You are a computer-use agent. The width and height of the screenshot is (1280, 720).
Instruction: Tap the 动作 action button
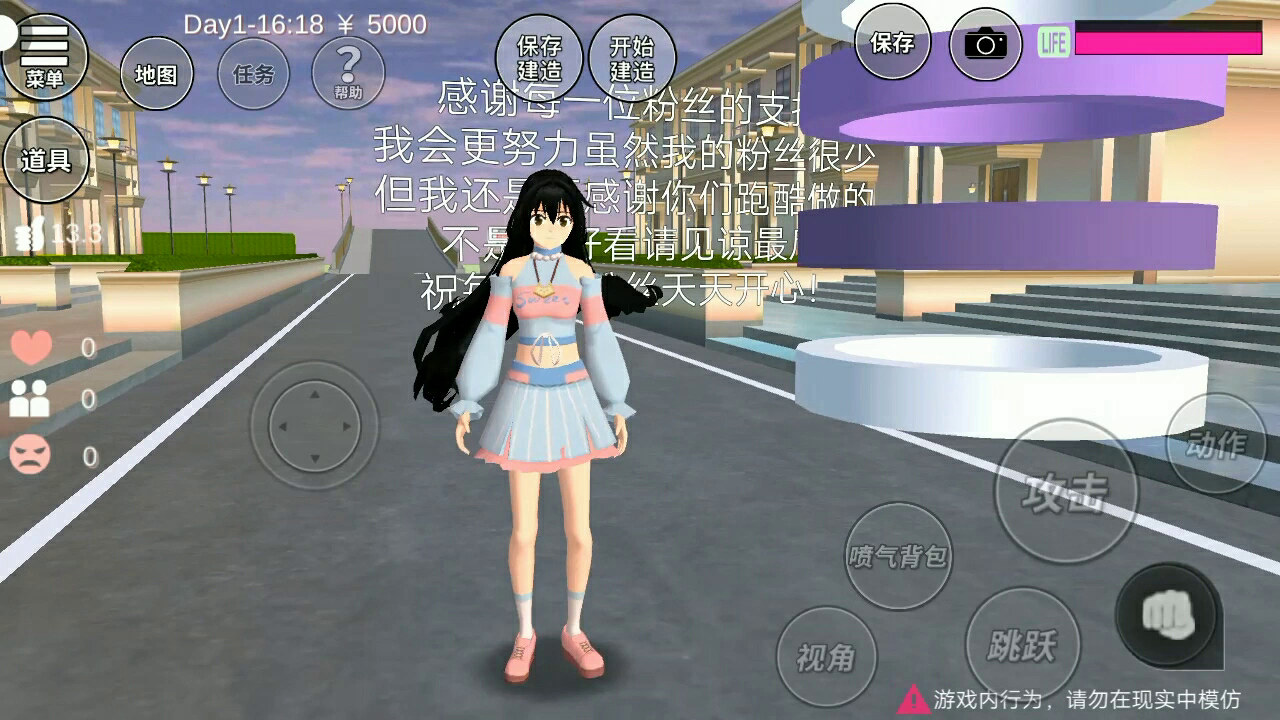click(x=1216, y=443)
